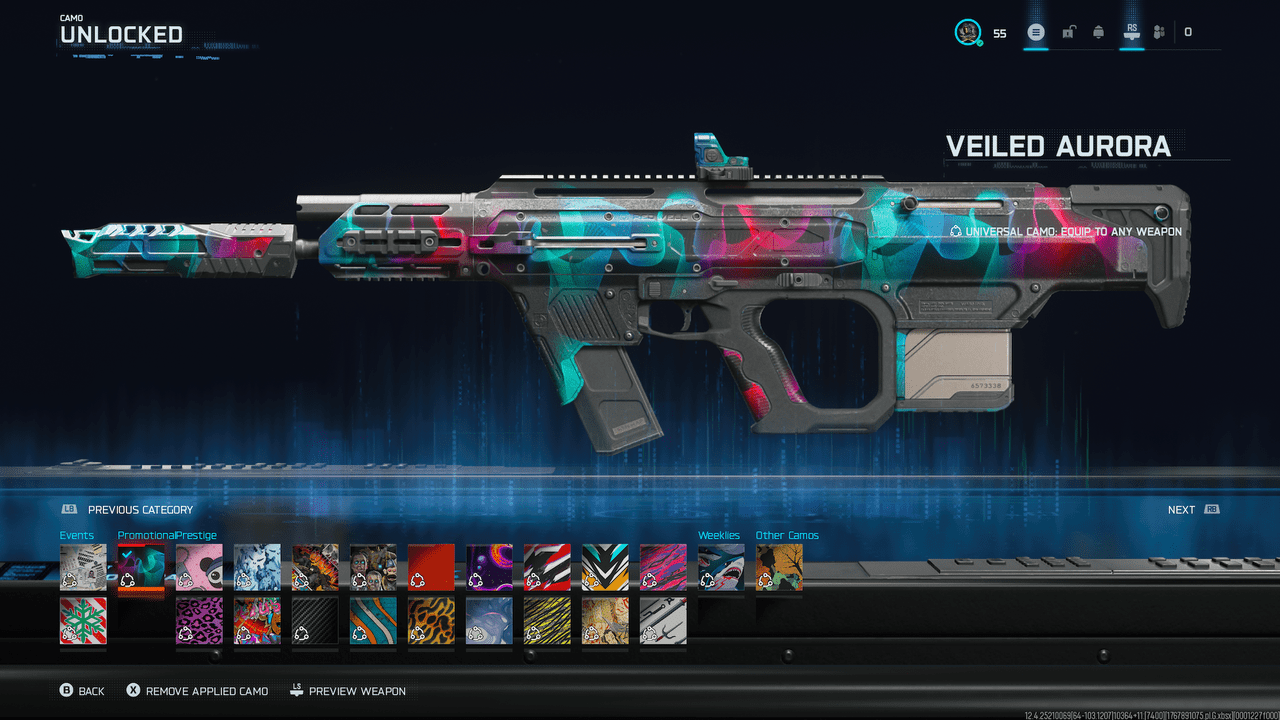Choose the green snowflake camo
The height and width of the screenshot is (720, 1280).
83,621
